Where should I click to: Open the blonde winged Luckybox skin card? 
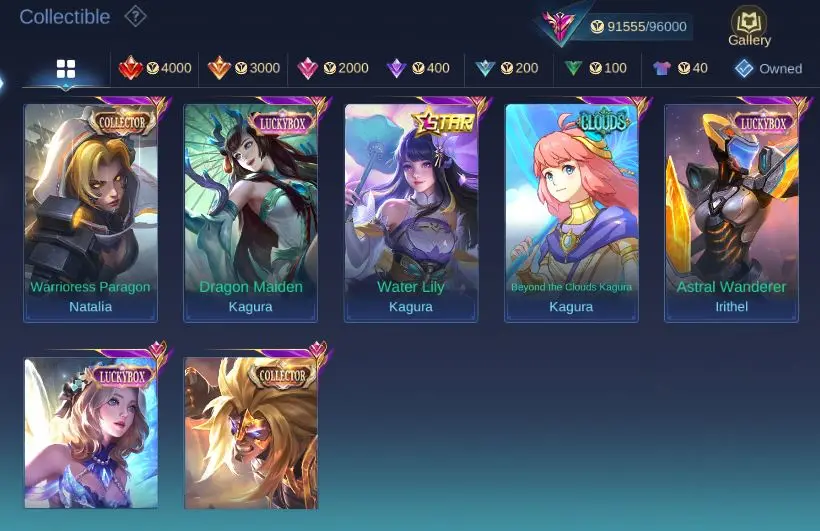click(x=91, y=432)
